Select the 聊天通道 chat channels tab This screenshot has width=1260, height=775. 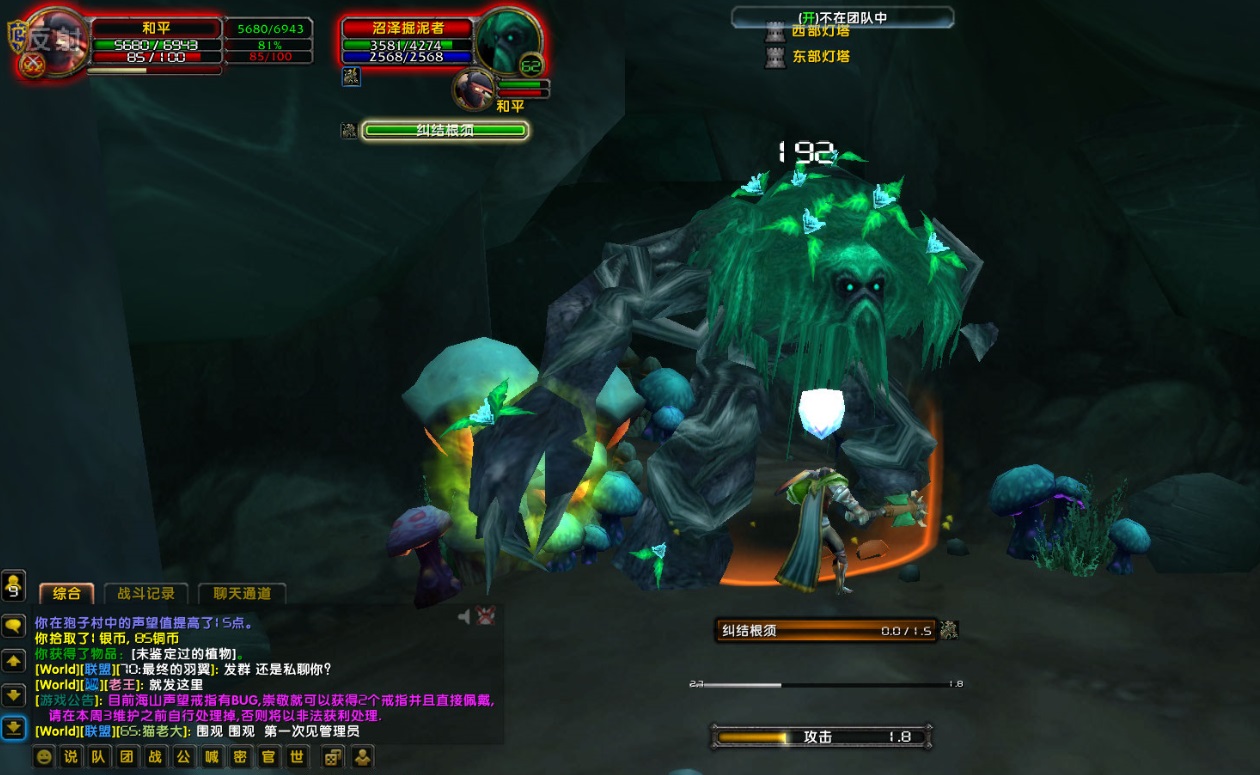click(x=242, y=593)
